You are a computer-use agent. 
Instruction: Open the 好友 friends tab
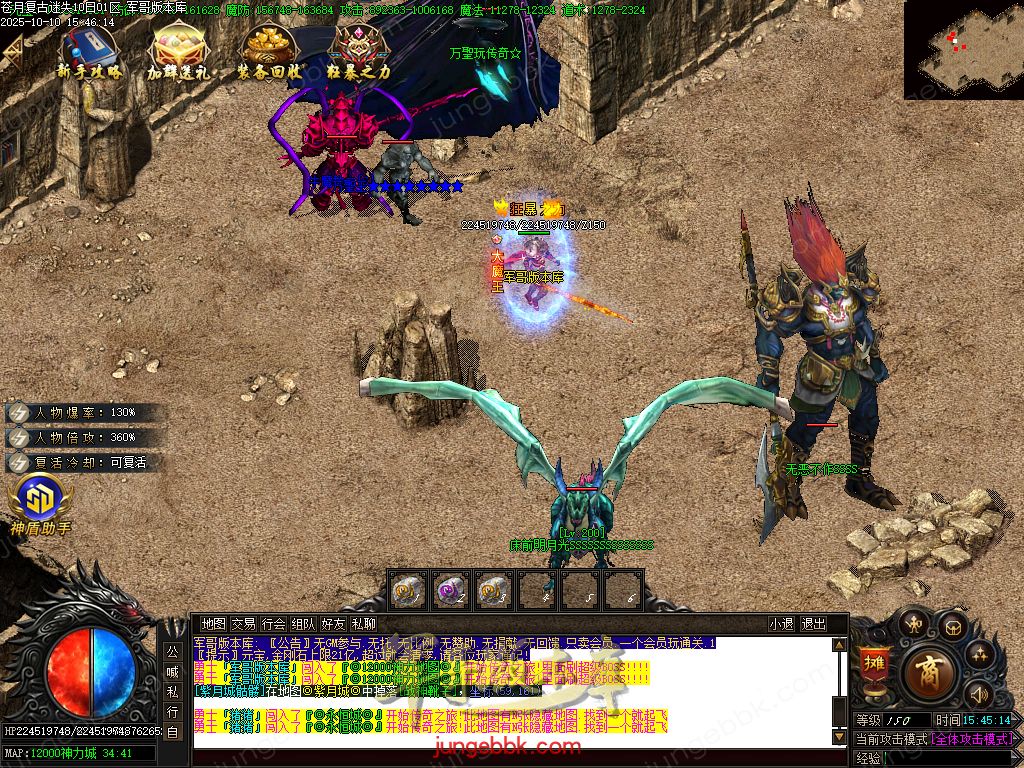333,623
